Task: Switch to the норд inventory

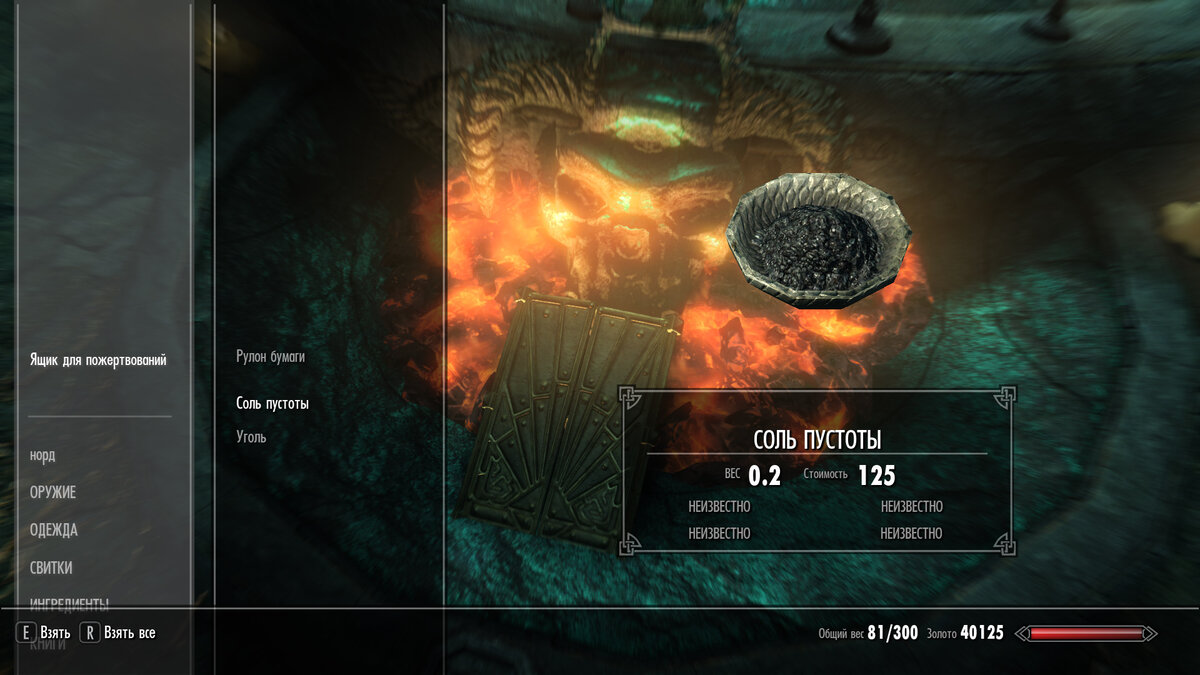Action: click(43, 456)
